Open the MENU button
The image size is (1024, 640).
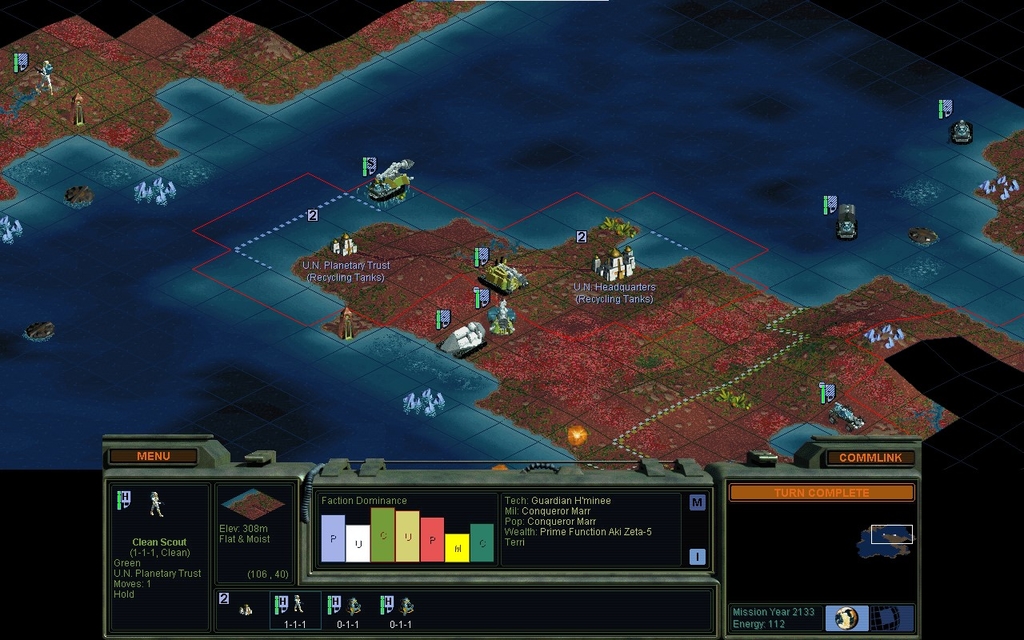[x=153, y=456]
